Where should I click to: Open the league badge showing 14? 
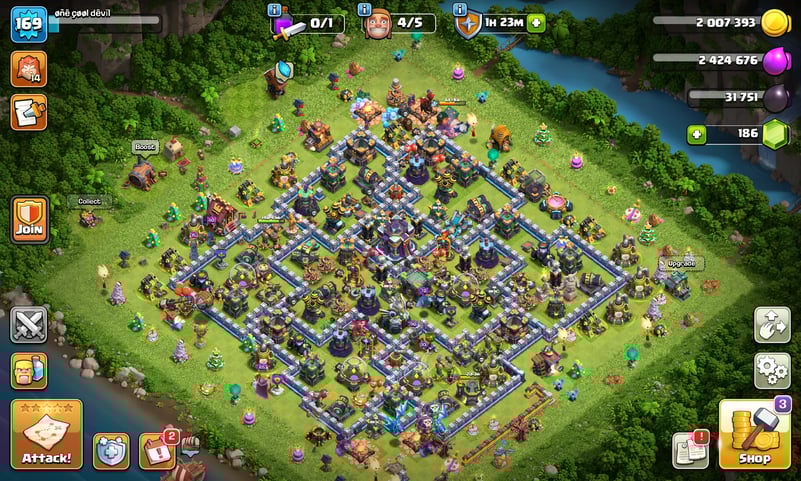[29, 68]
